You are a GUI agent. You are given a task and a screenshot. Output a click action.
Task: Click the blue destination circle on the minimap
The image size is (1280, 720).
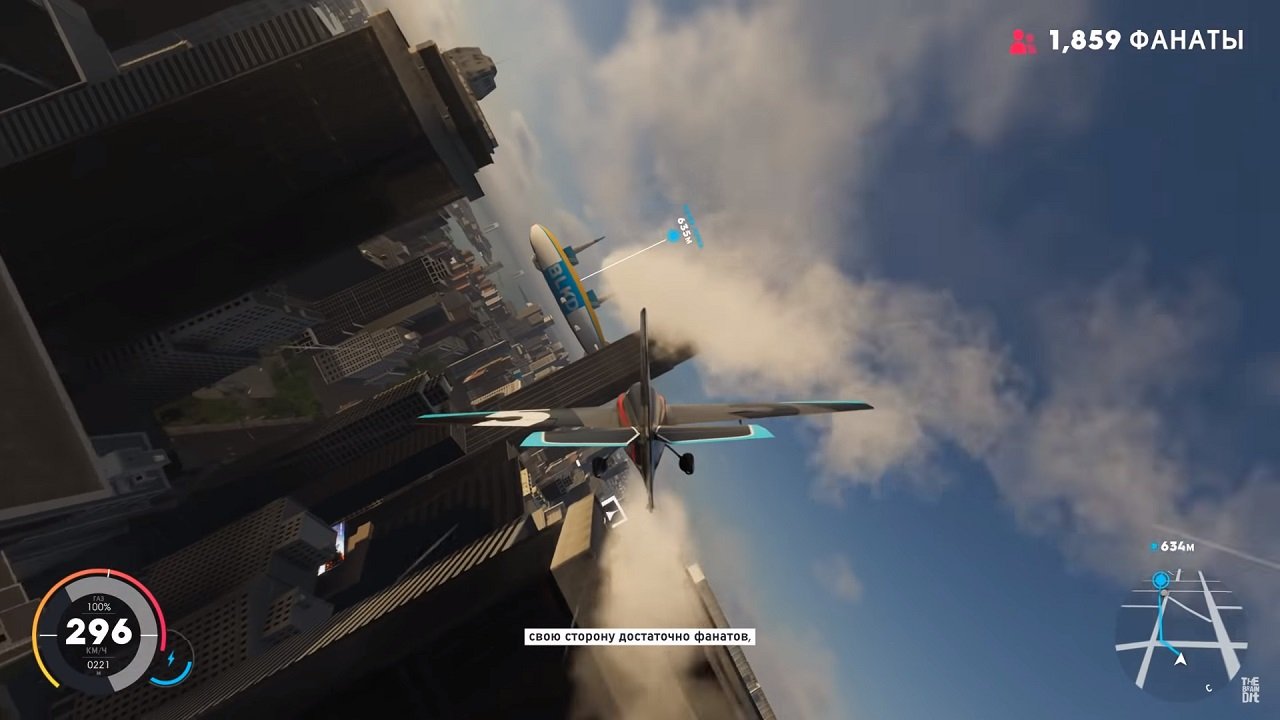click(1160, 578)
